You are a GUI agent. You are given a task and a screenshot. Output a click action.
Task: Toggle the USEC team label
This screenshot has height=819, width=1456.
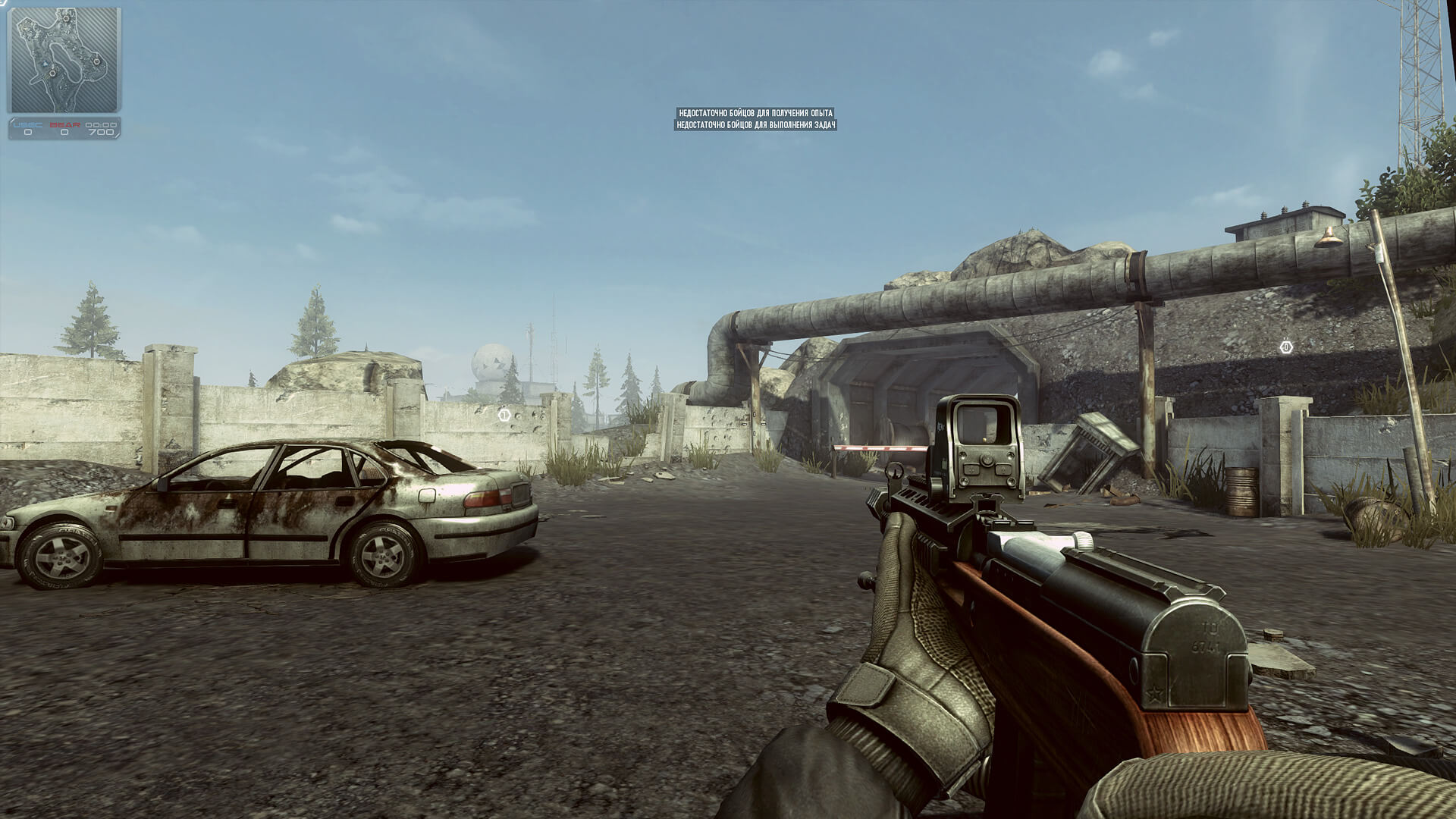(27, 125)
